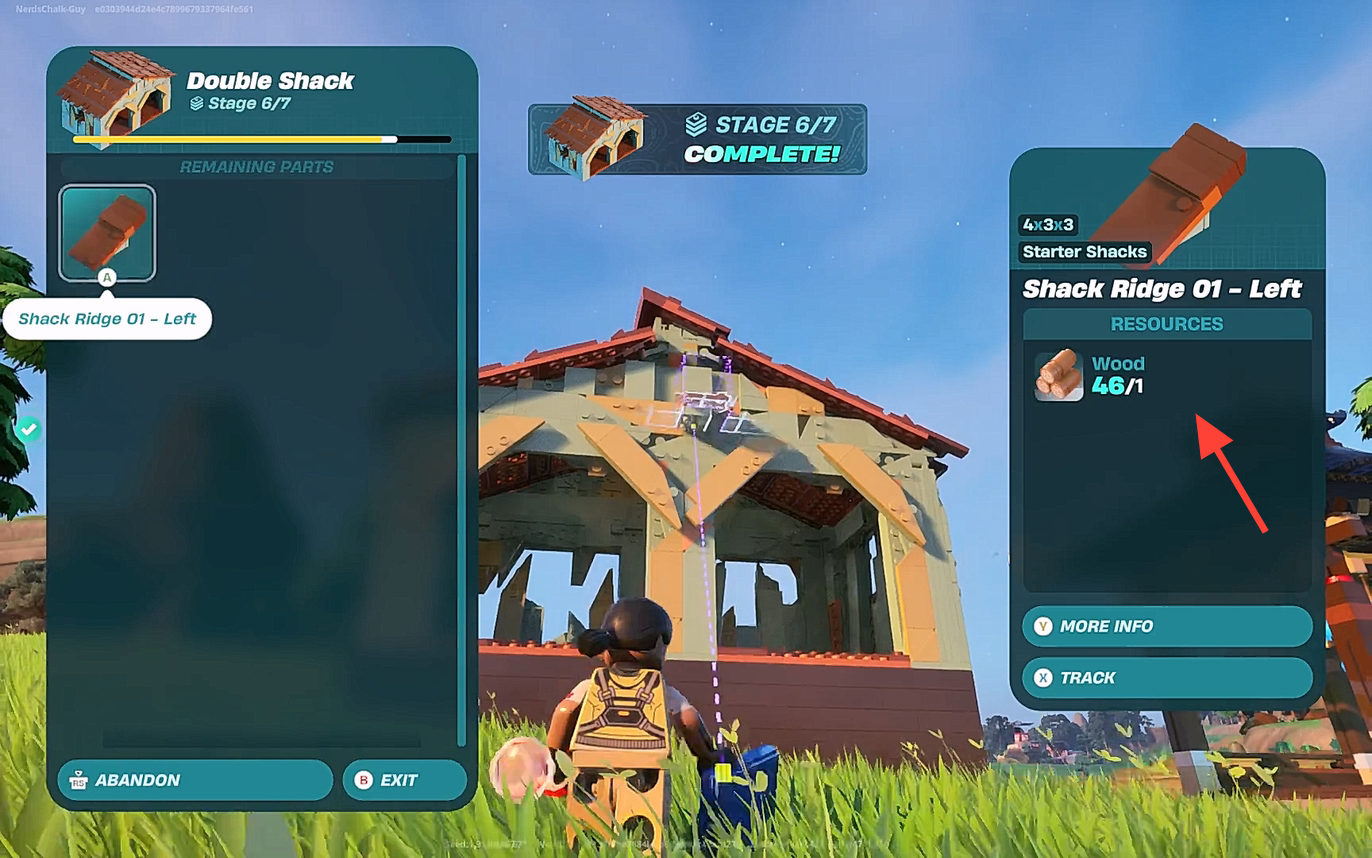This screenshot has width=1372, height=858.
Task: Click the remaining parts scrollbar
Action: 461,450
